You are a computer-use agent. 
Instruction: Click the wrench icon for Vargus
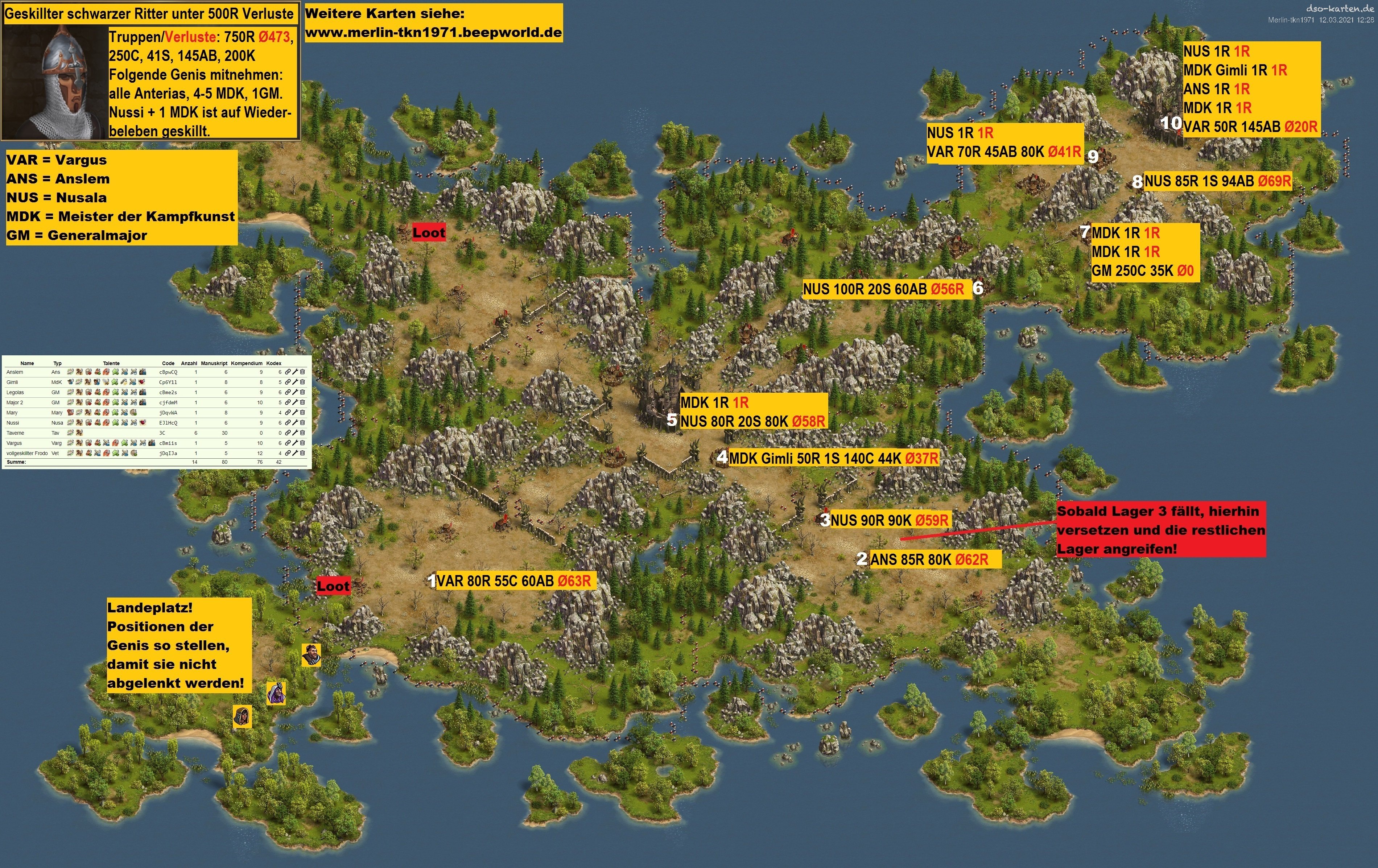295,443
